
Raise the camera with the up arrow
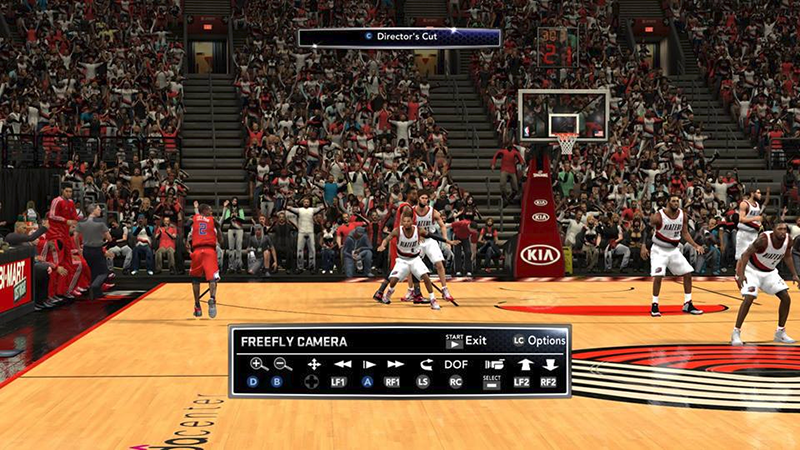tap(522, 364)
